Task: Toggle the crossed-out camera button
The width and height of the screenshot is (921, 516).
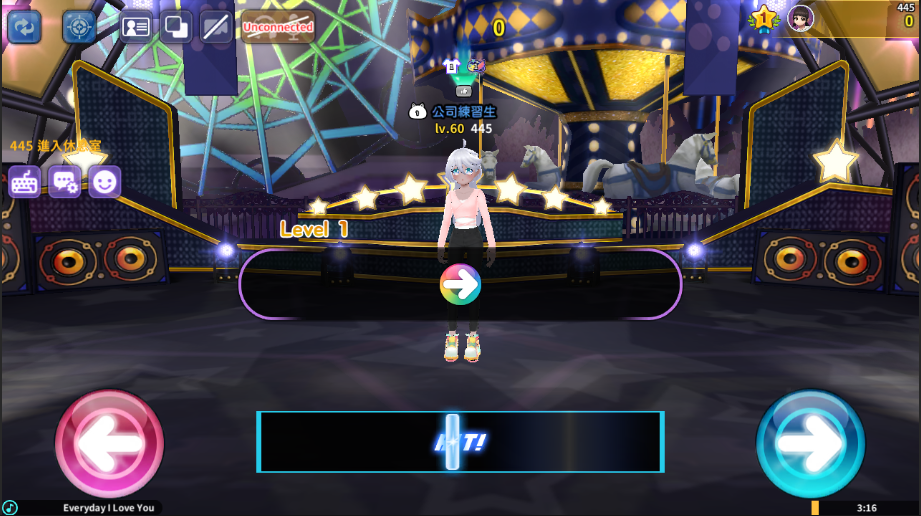Action: click(216, 27)
